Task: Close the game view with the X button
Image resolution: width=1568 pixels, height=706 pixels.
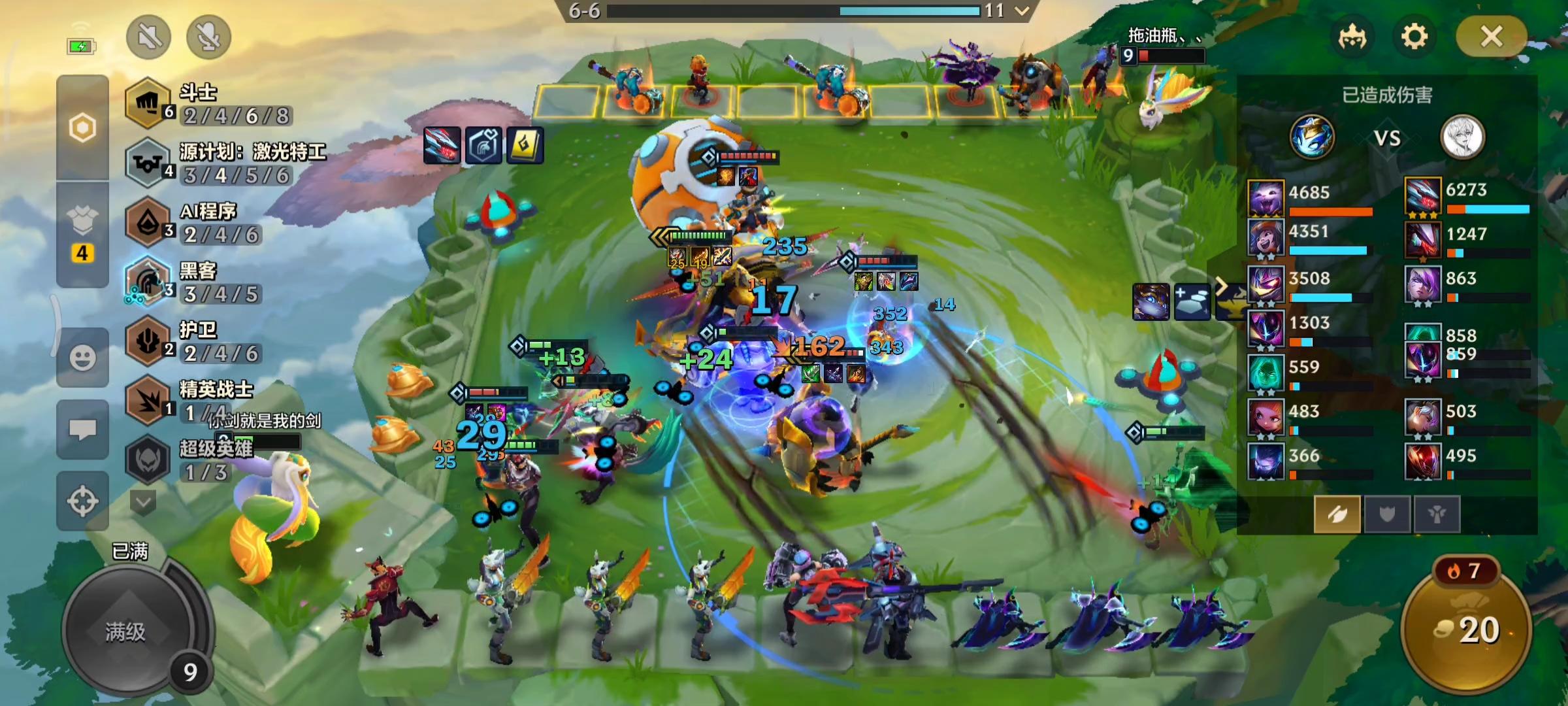Action: coord(1491,37)
